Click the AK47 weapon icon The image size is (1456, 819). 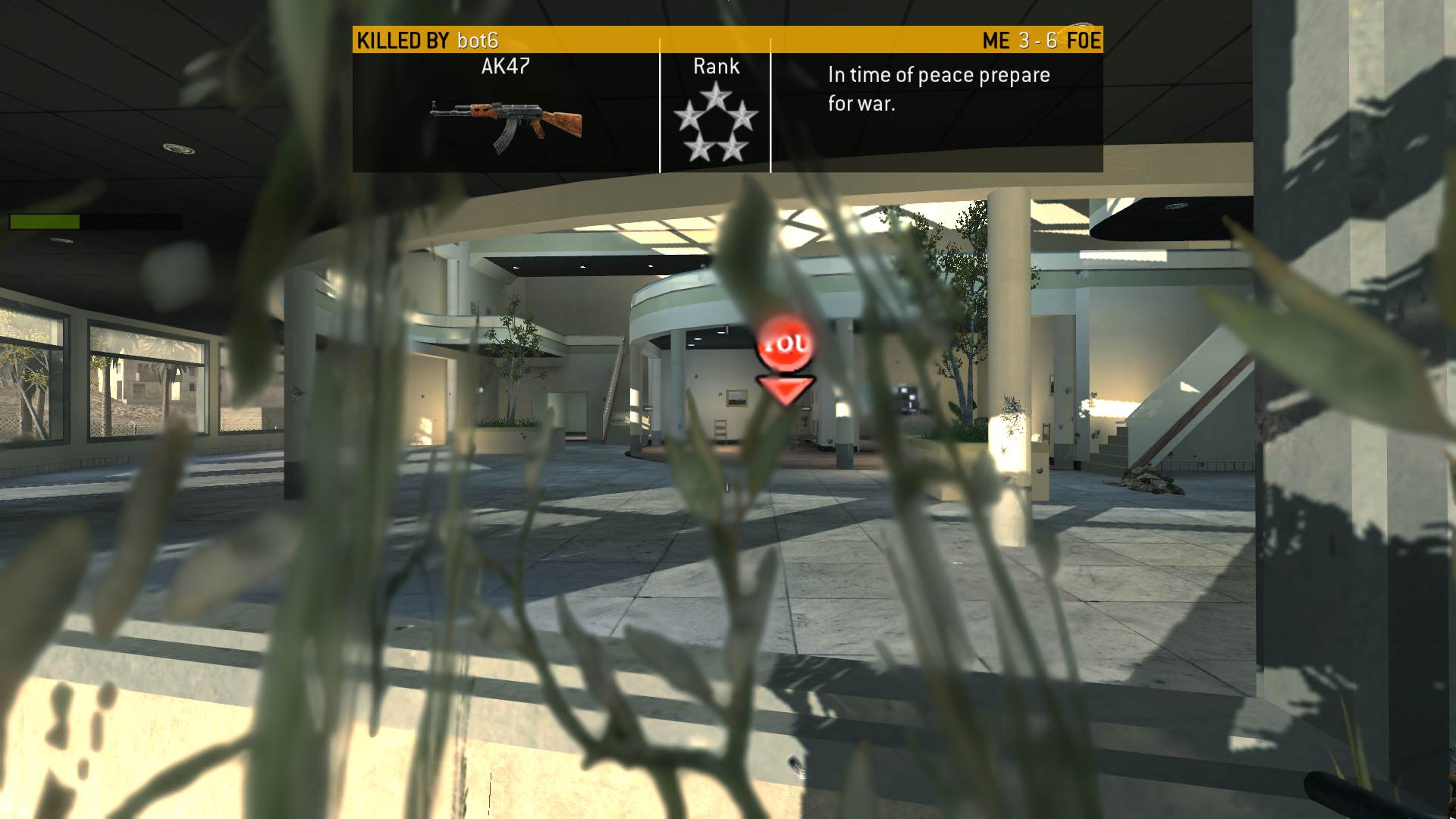click(506, 124)
